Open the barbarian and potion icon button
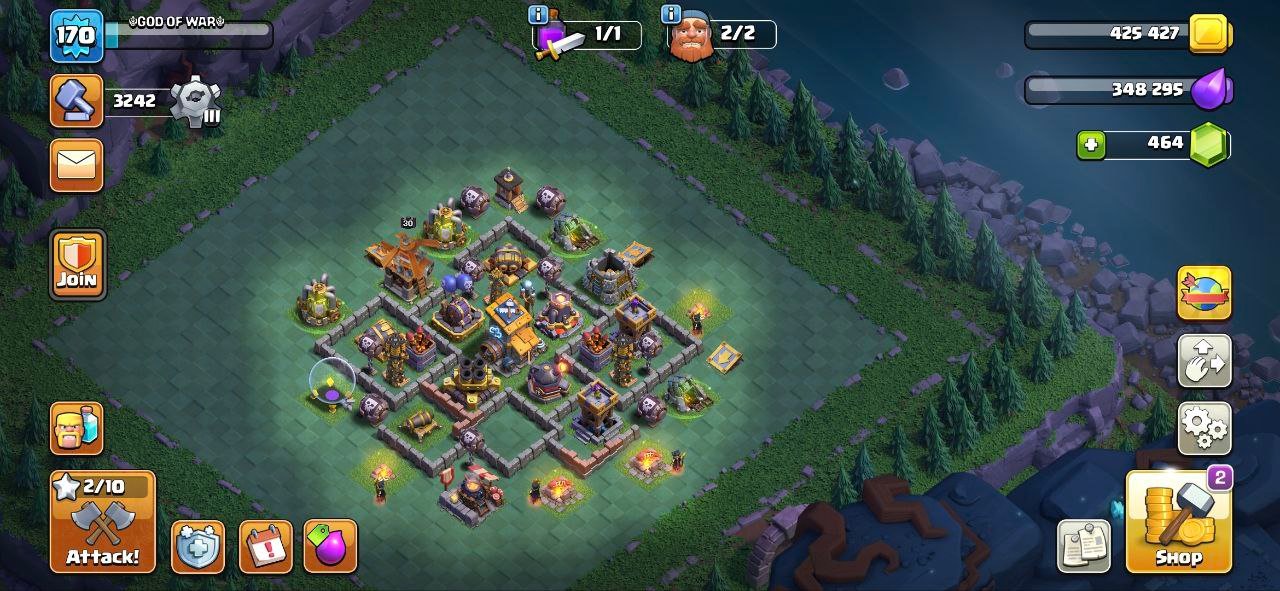Viewport: 1280px width, 591px height. (77, 428)
